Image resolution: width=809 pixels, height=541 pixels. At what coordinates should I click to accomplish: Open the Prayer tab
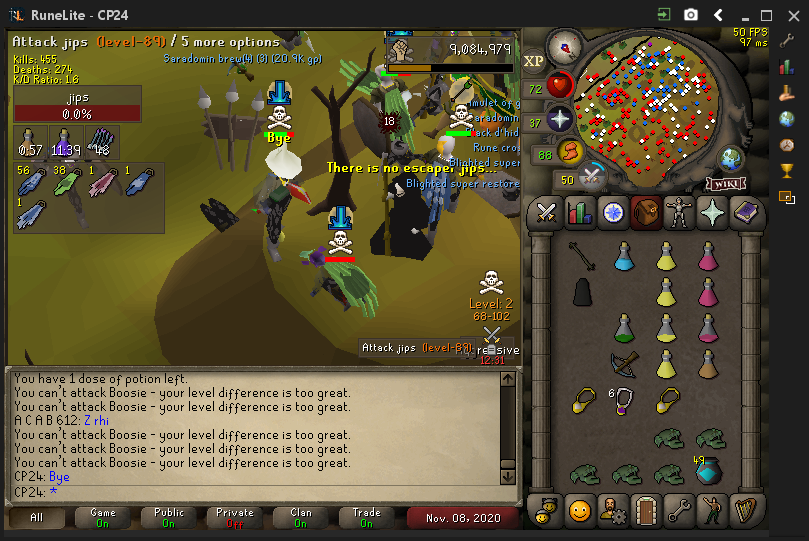[x=712, y=213]
